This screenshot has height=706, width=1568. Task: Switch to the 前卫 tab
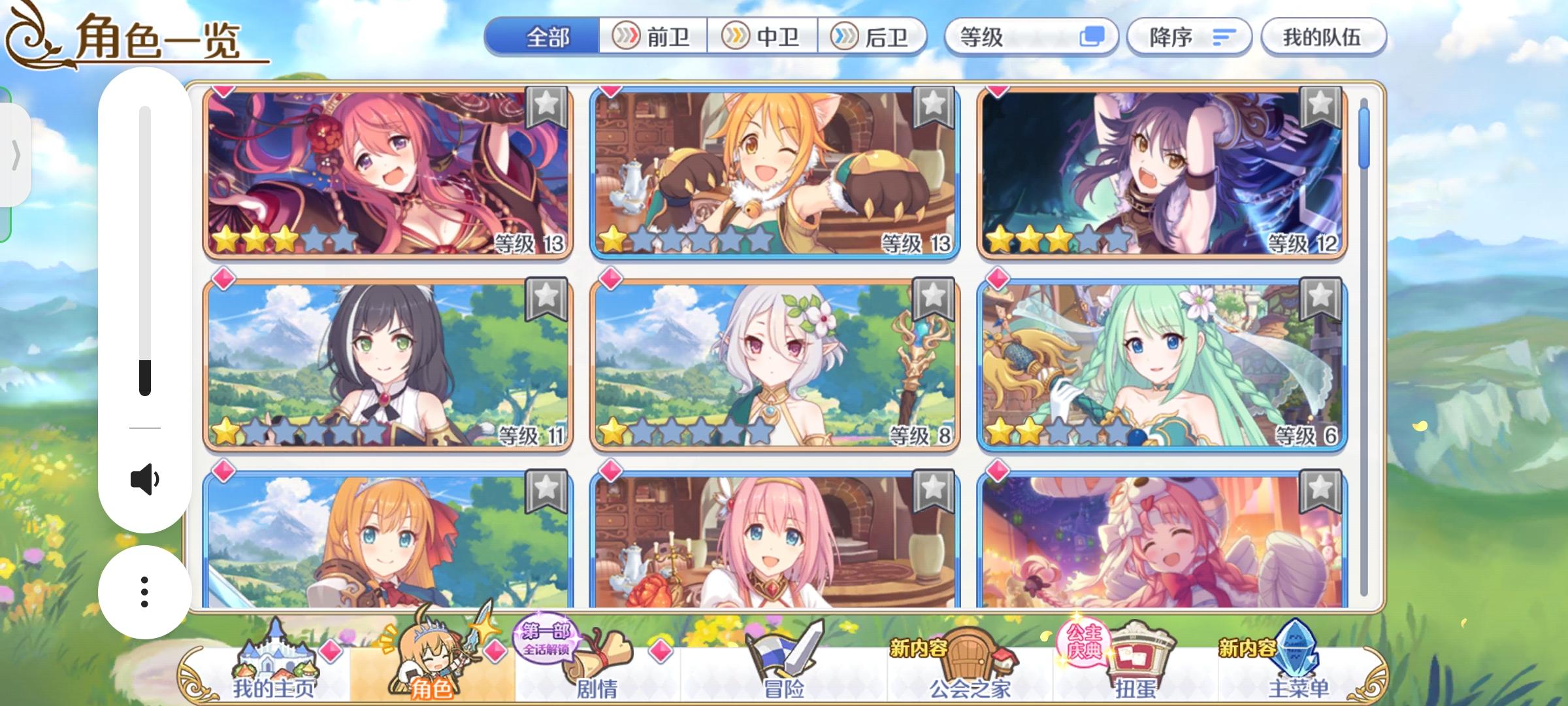pos(655,37)
